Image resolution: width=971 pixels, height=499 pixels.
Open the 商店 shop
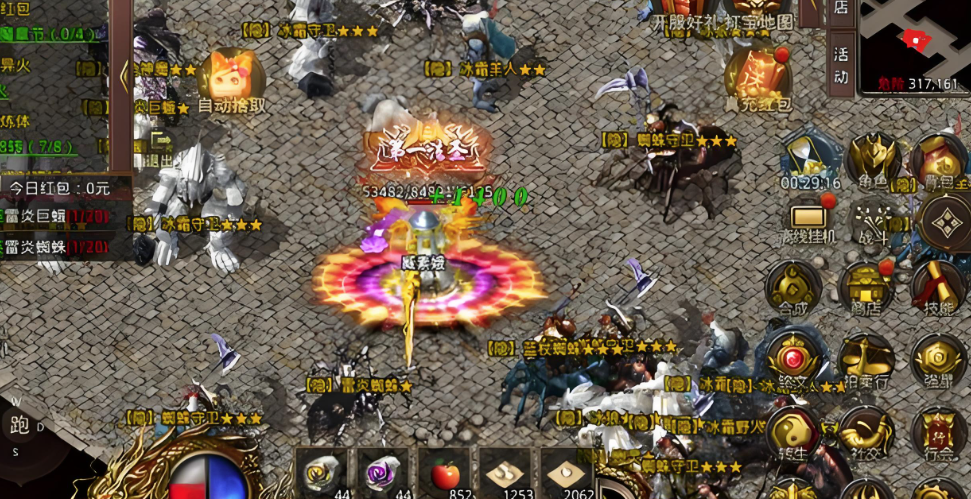click(866, 289)
